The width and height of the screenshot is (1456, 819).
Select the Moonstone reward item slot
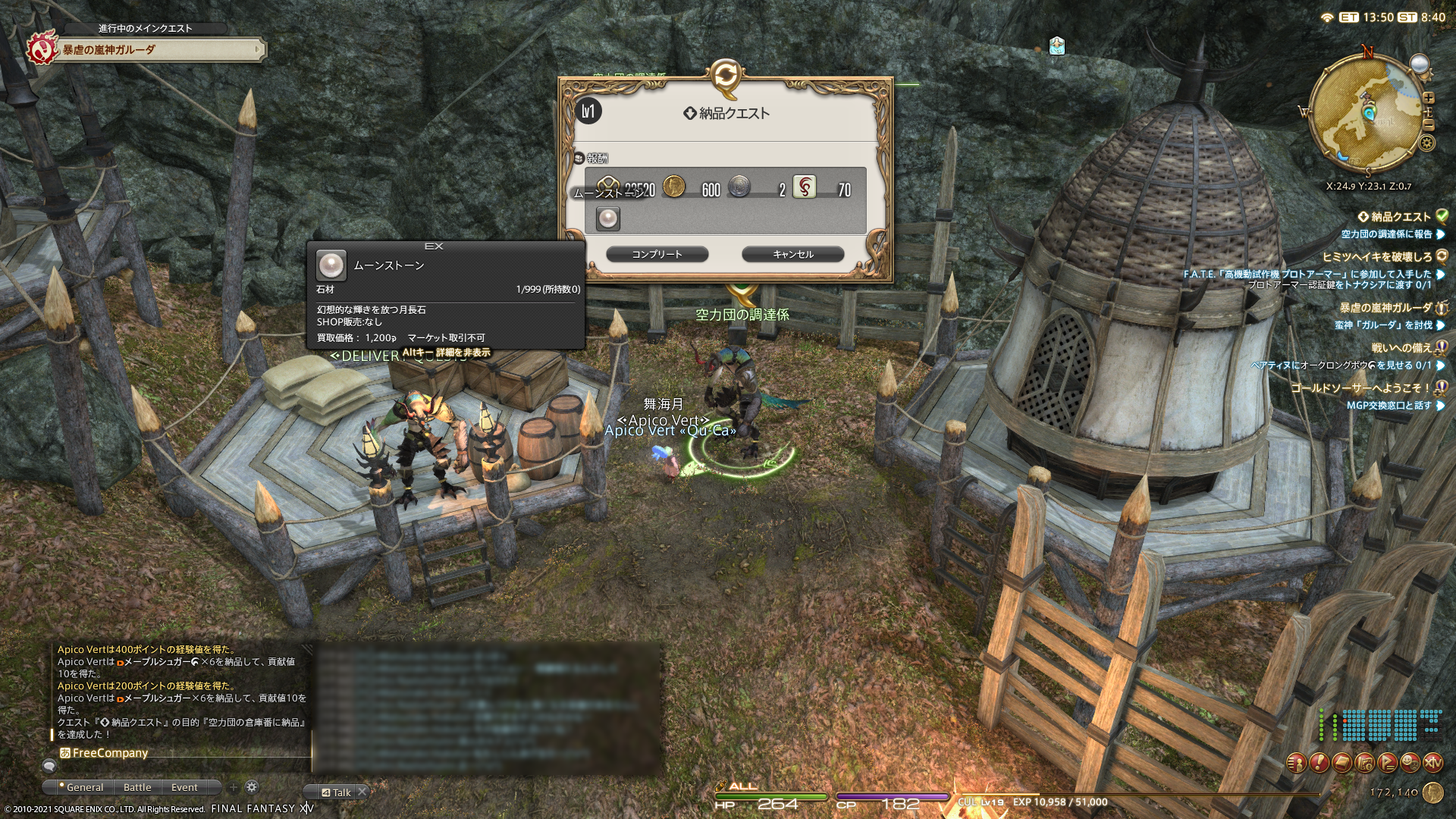point(607,219)
